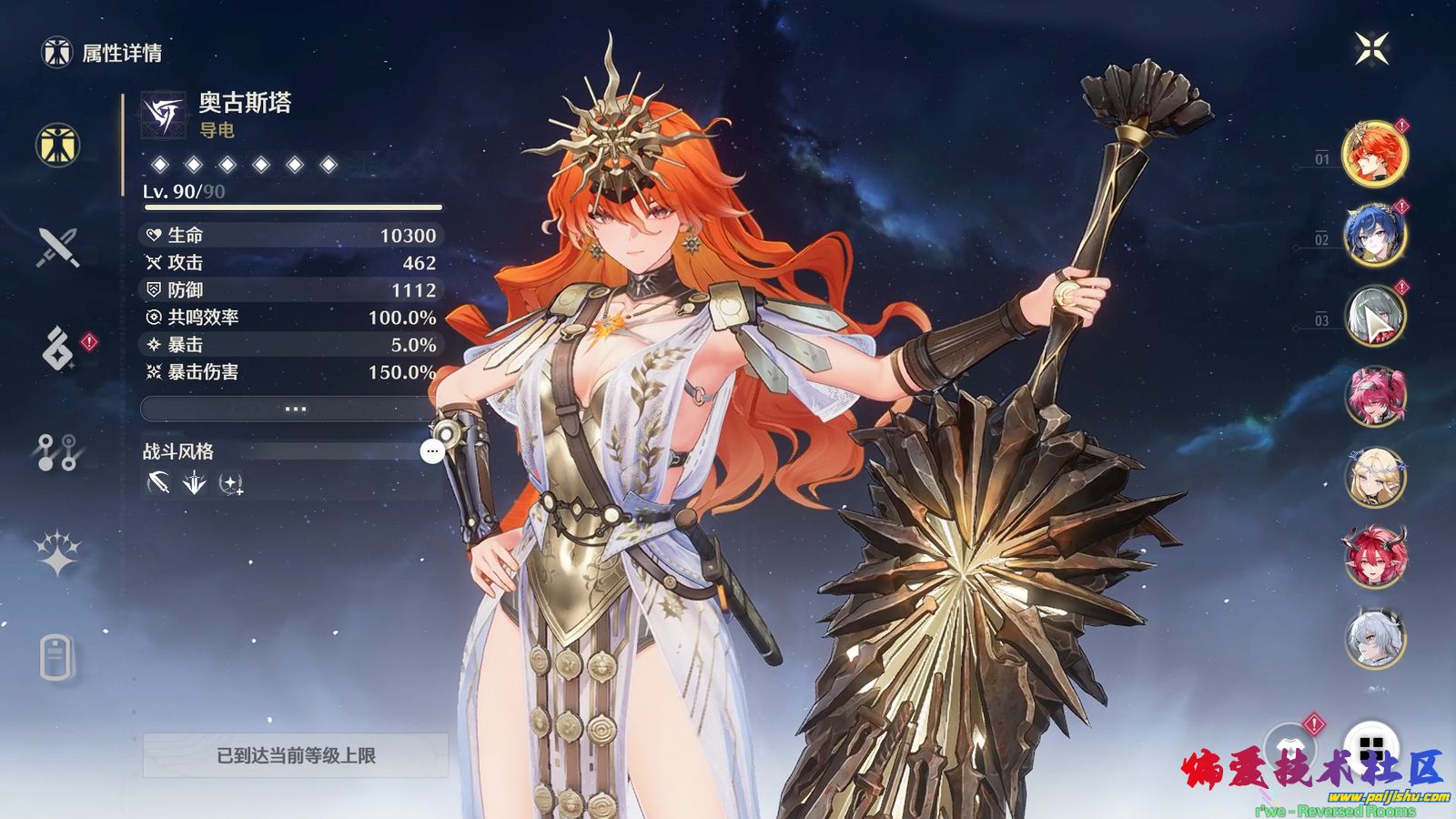Open the echo tab with the red alert badge

[58, 349]
